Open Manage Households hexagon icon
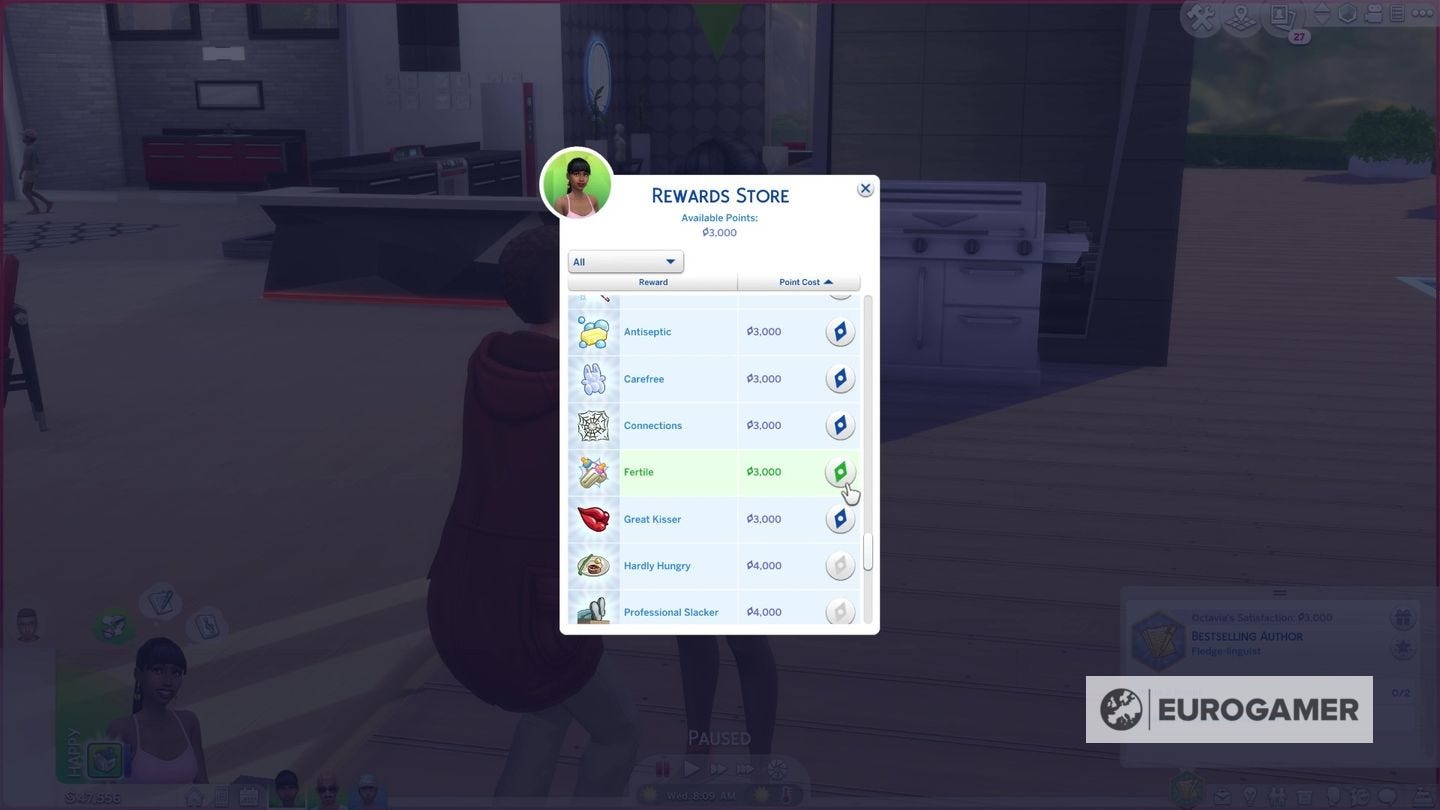 1348,14
